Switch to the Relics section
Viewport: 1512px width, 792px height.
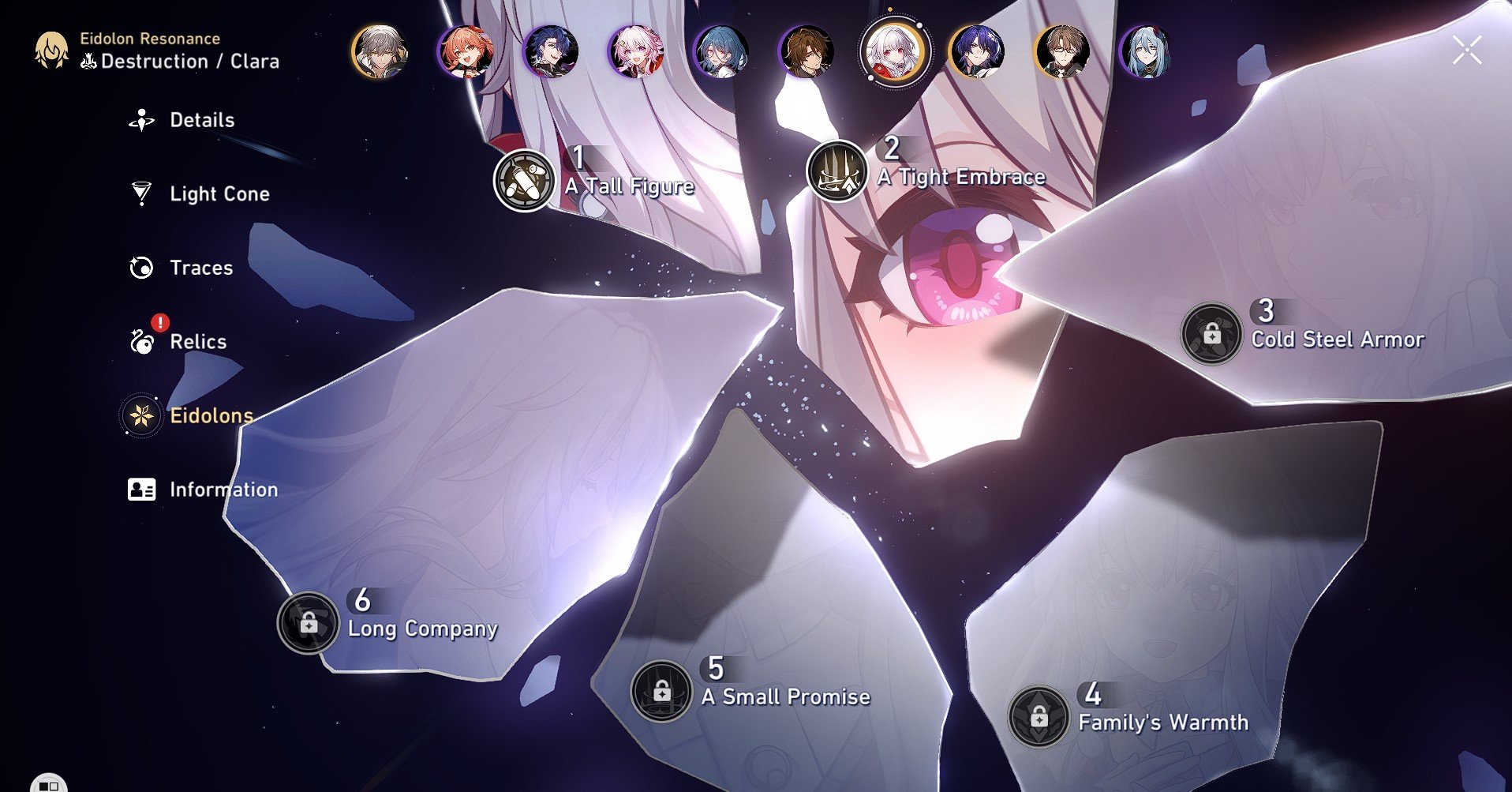tap(197, 342)
